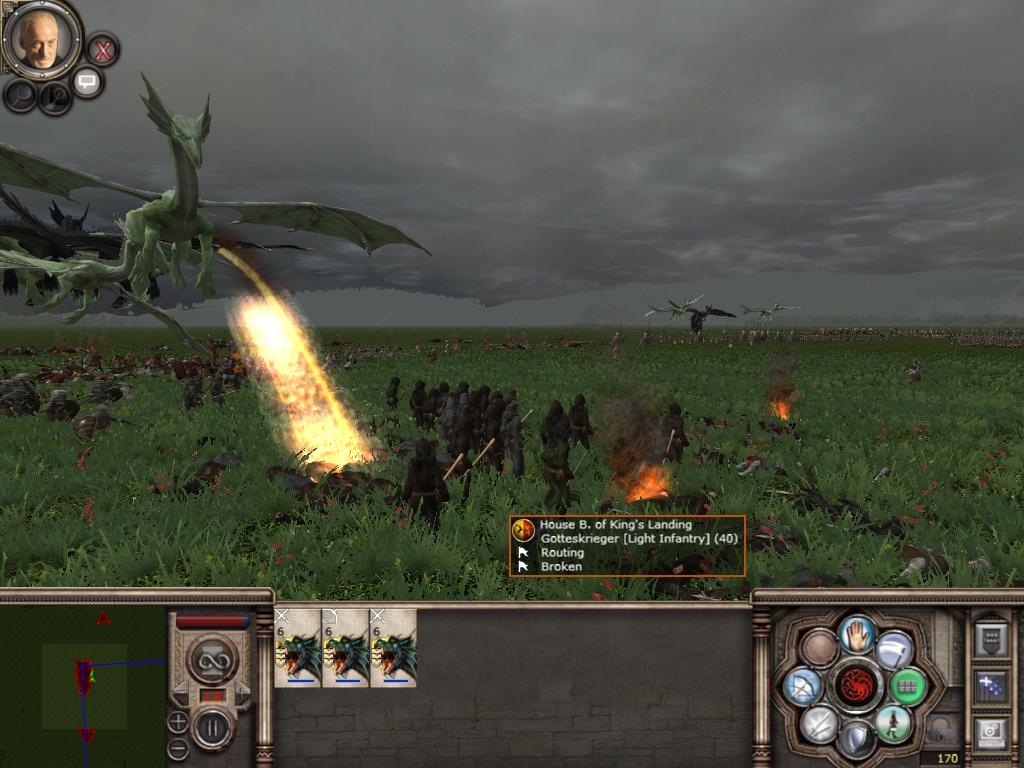The image size is (1024, 768).
Task: Pause the battle with the pause button
Action: [212, 726]
